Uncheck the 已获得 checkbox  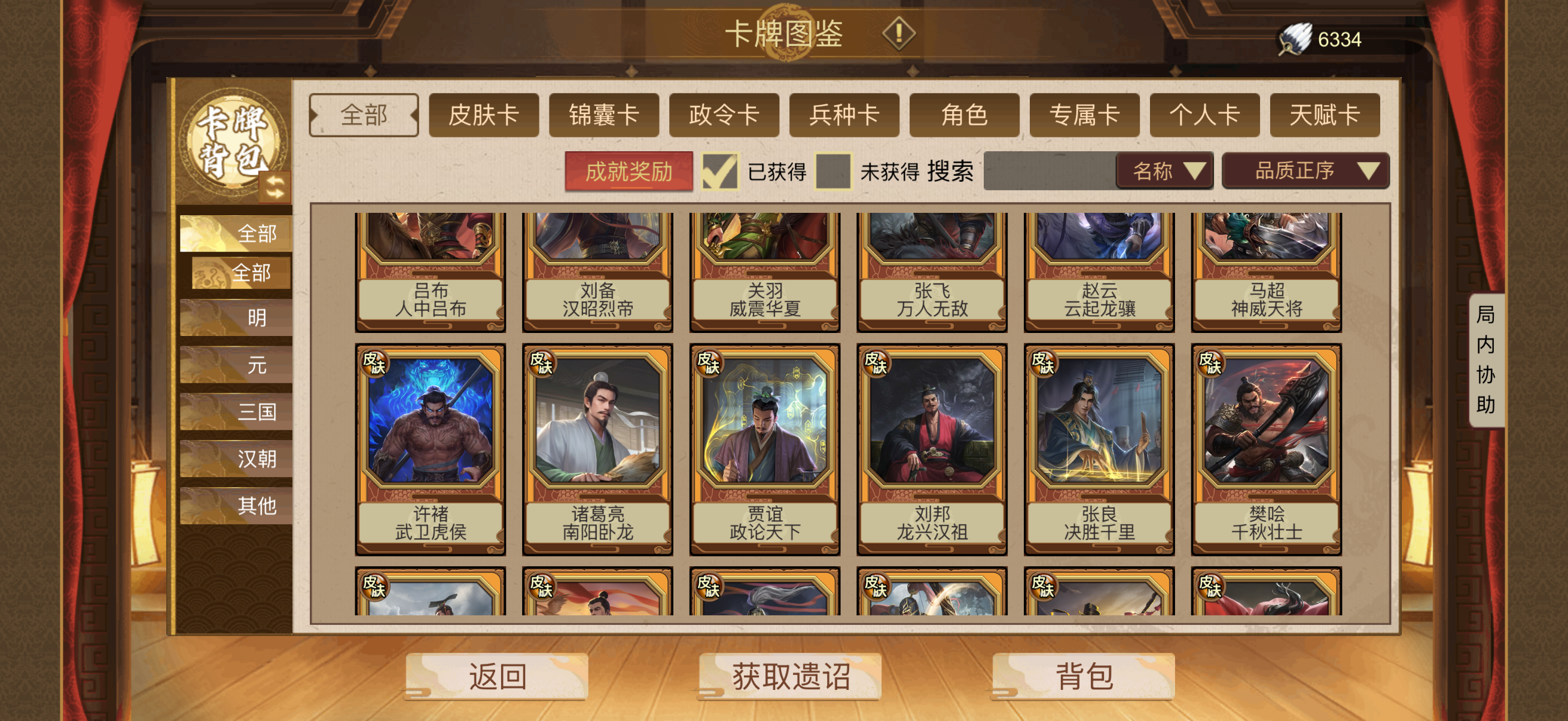719,173
